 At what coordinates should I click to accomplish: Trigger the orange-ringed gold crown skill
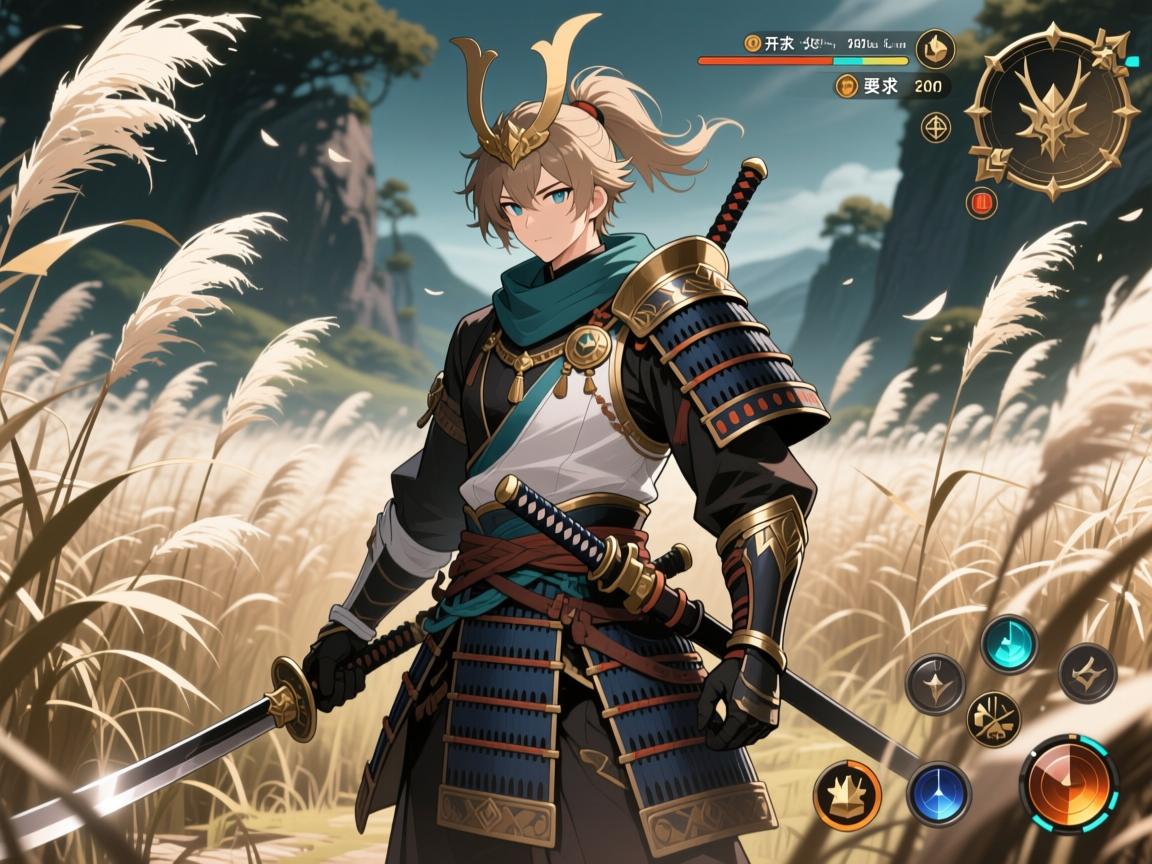848,795
